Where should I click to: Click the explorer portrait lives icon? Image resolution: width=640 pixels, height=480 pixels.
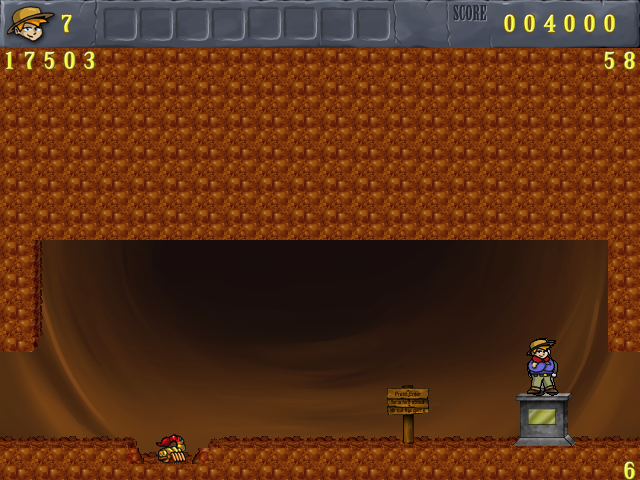[30, 21]
